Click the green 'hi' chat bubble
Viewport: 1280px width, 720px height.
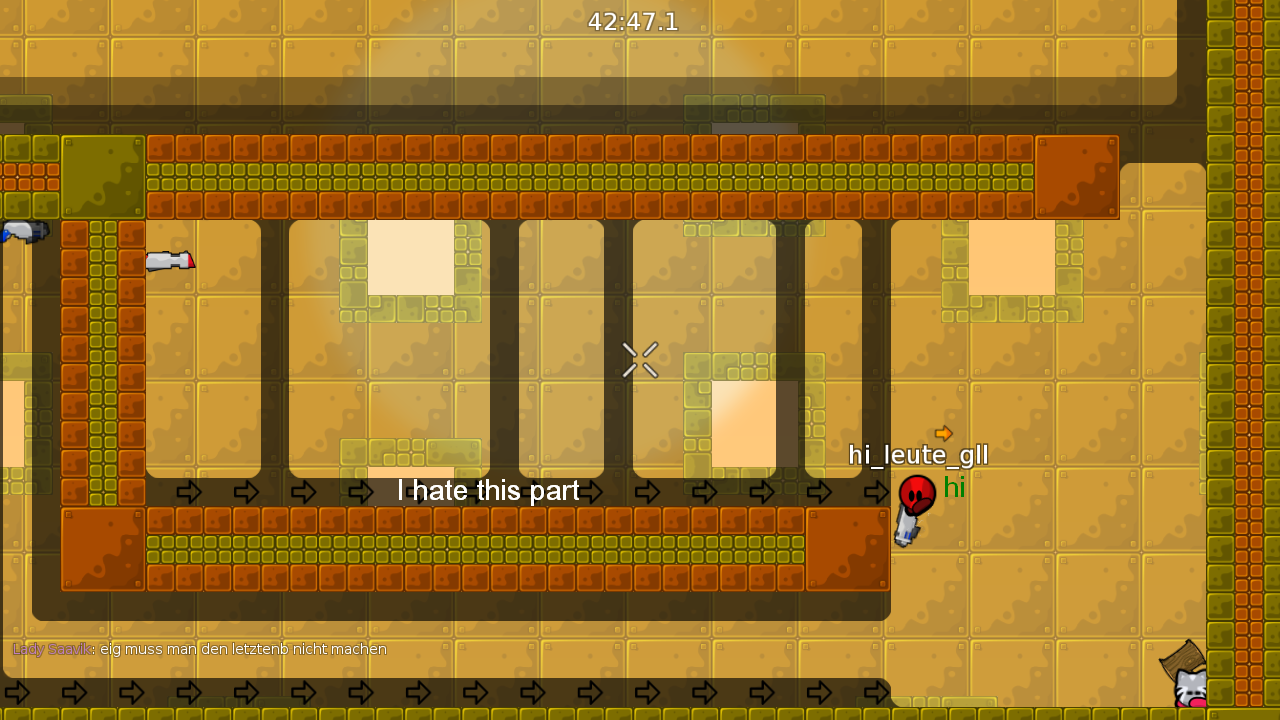tap(954, 488)
